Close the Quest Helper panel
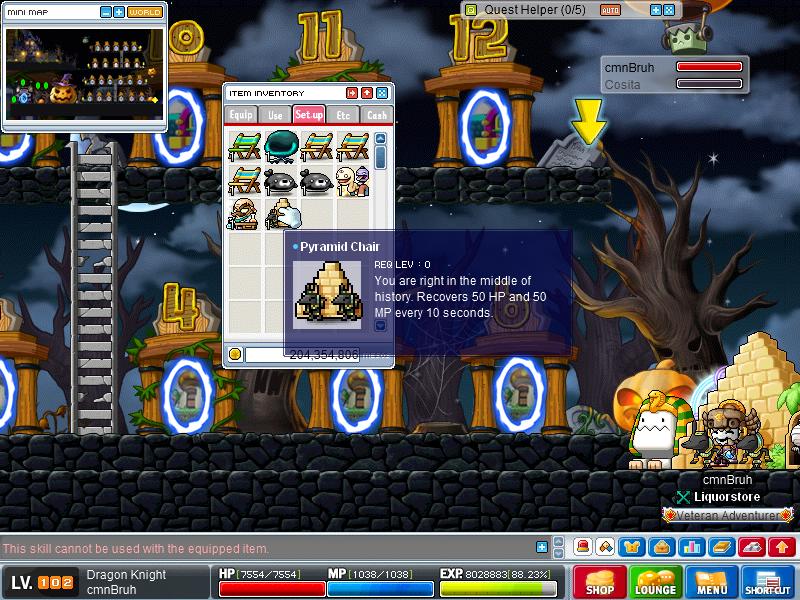Image resolution: width=800 pixels, height=600 pixels. pos(669,10)
